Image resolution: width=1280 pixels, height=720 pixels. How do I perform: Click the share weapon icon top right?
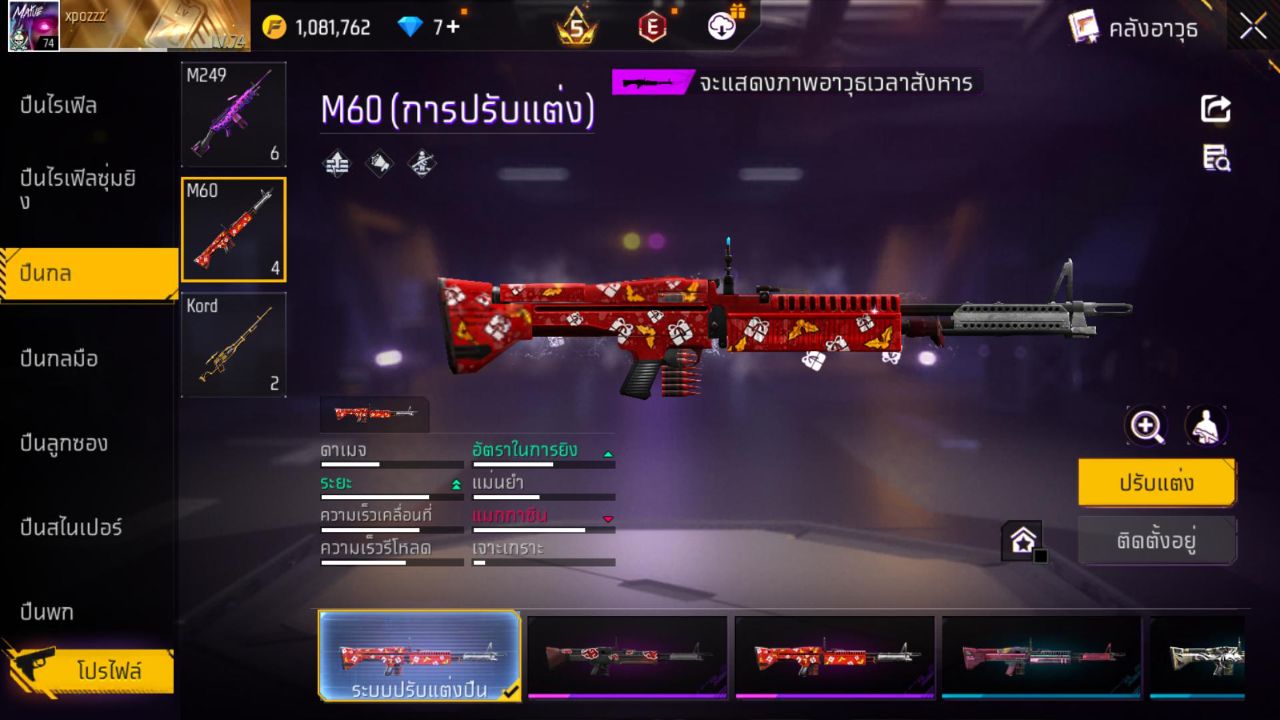[x=1214, y=110]
